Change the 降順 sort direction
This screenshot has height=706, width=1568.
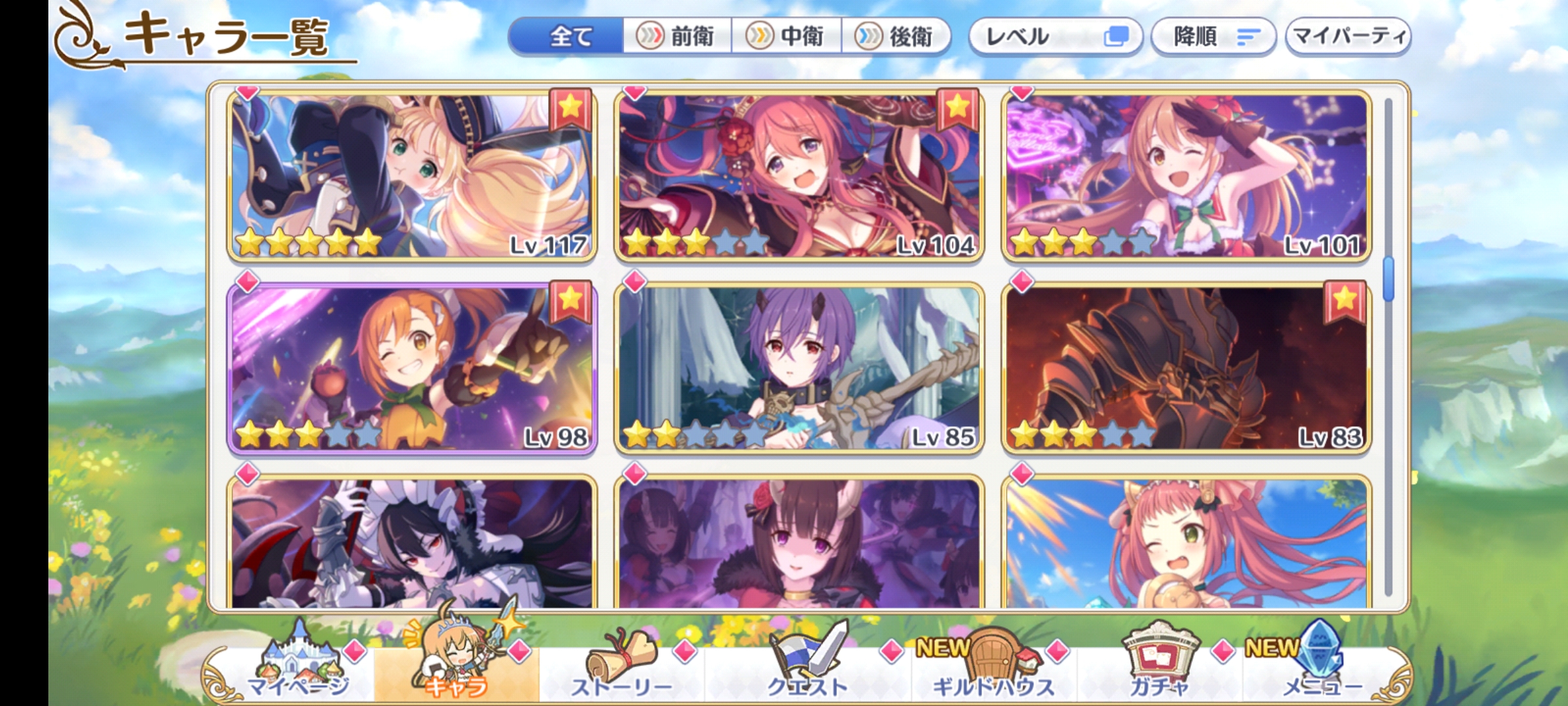[x=1212, y=37]
